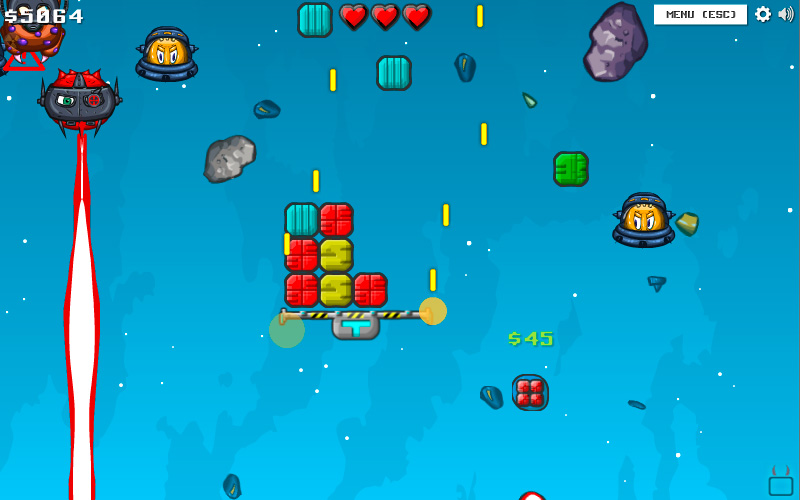Open settings via the gear icon

[763, 14]
